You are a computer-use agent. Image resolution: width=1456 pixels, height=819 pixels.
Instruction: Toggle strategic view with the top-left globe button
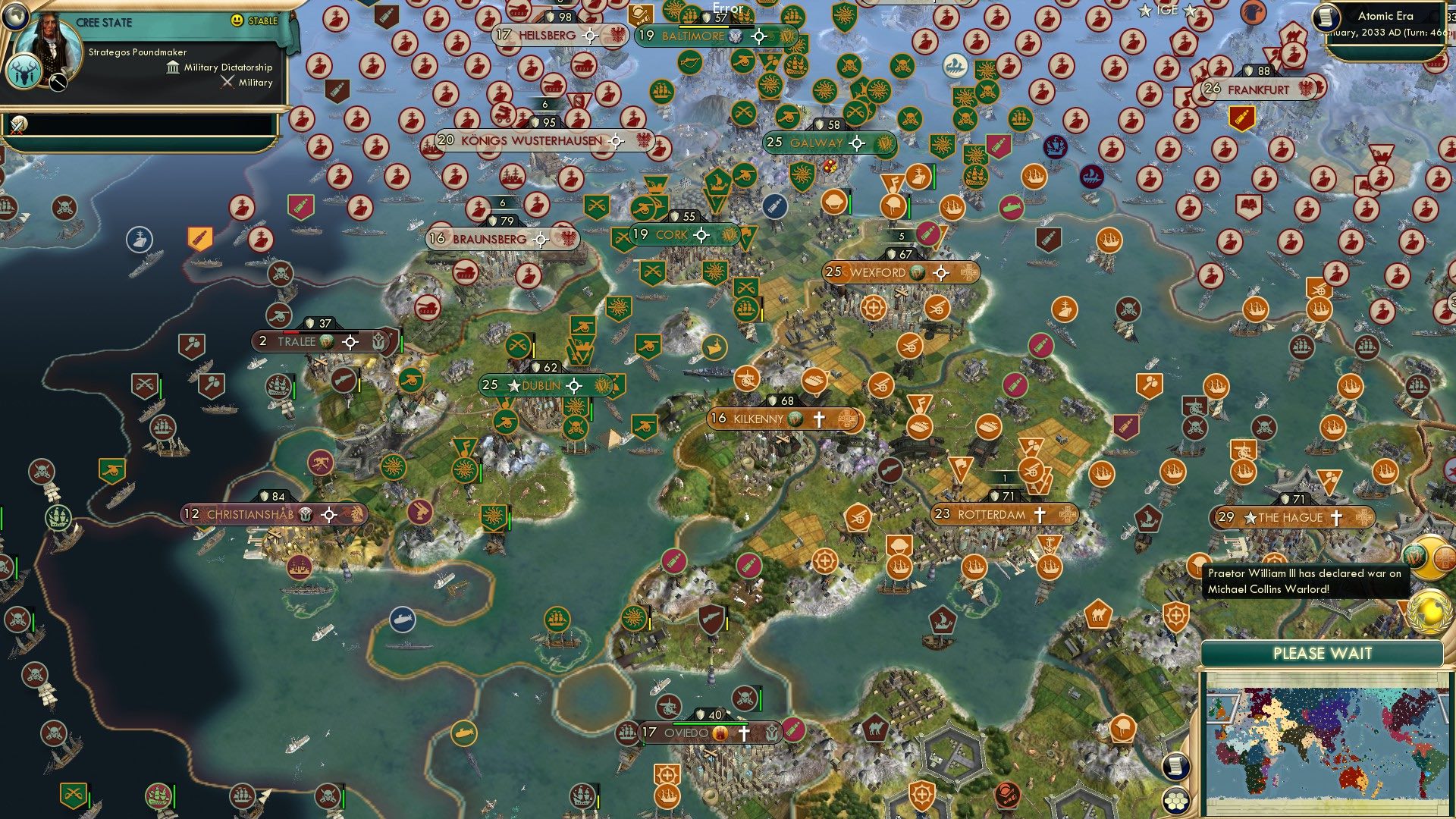pos(15,17)
